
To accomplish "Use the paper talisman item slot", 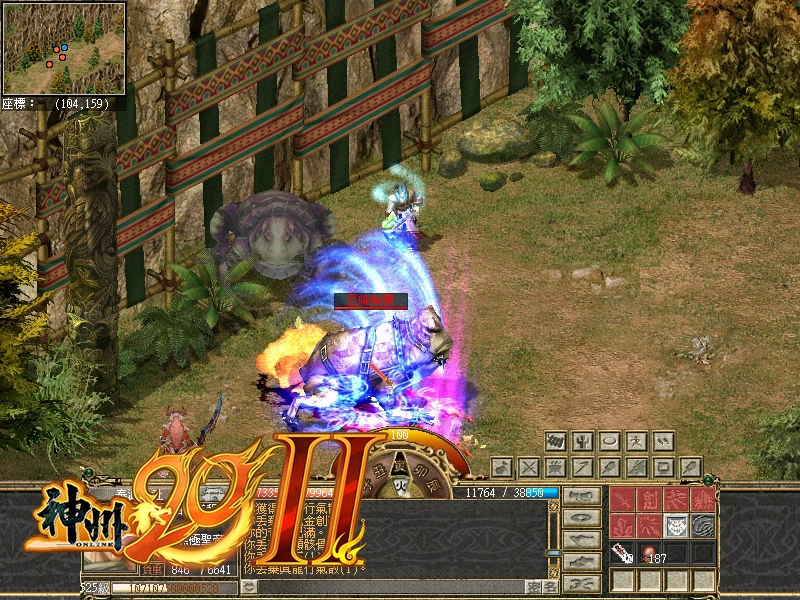I will [623, 554].
